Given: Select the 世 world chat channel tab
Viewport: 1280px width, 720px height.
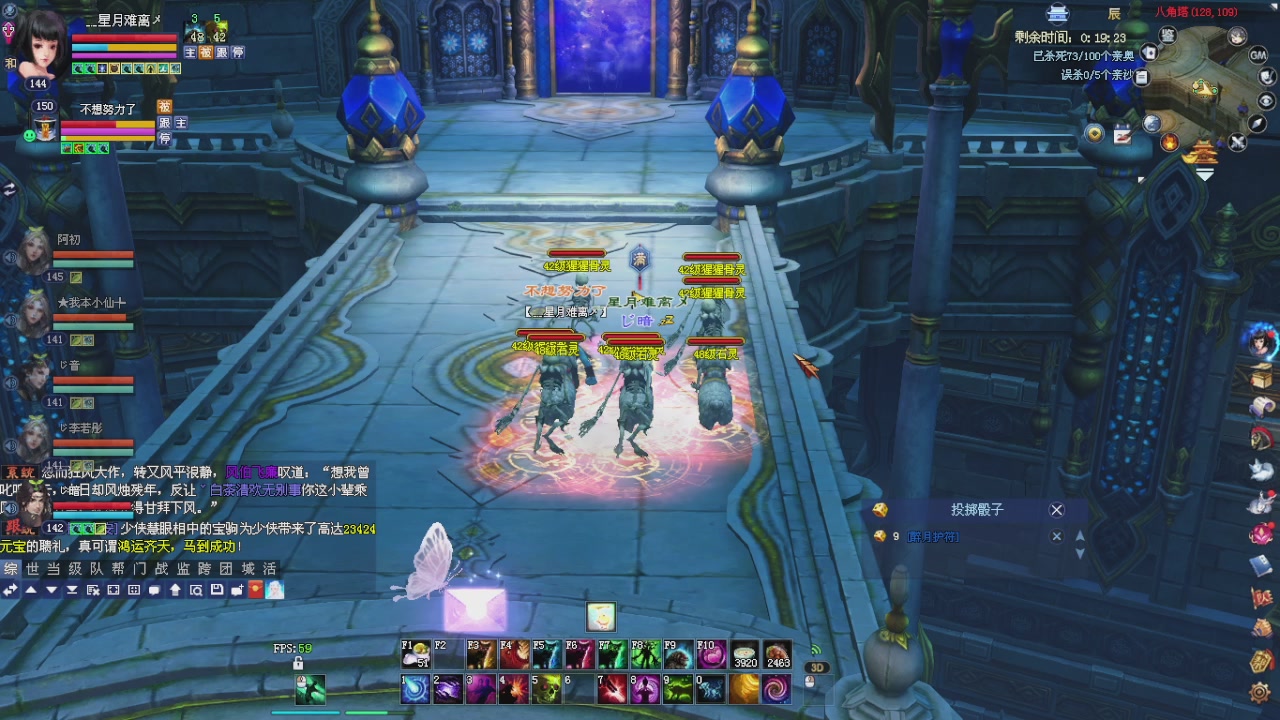Looking at the screenshot, I should (32, 568).
